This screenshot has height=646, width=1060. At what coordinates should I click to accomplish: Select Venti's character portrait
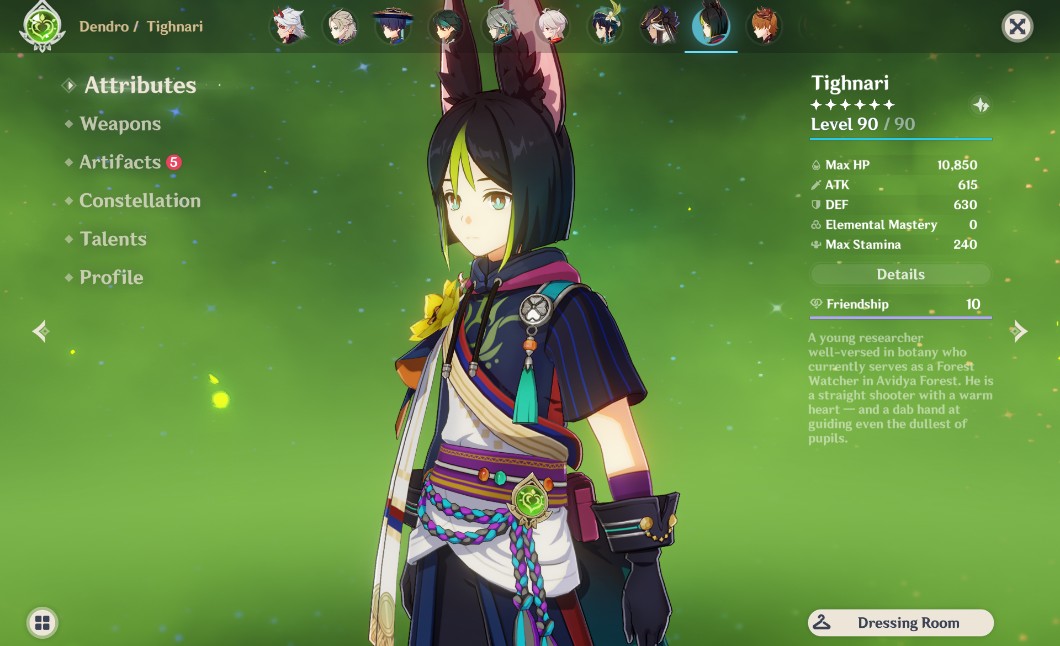pyautogui.click(x=604, y=27)
